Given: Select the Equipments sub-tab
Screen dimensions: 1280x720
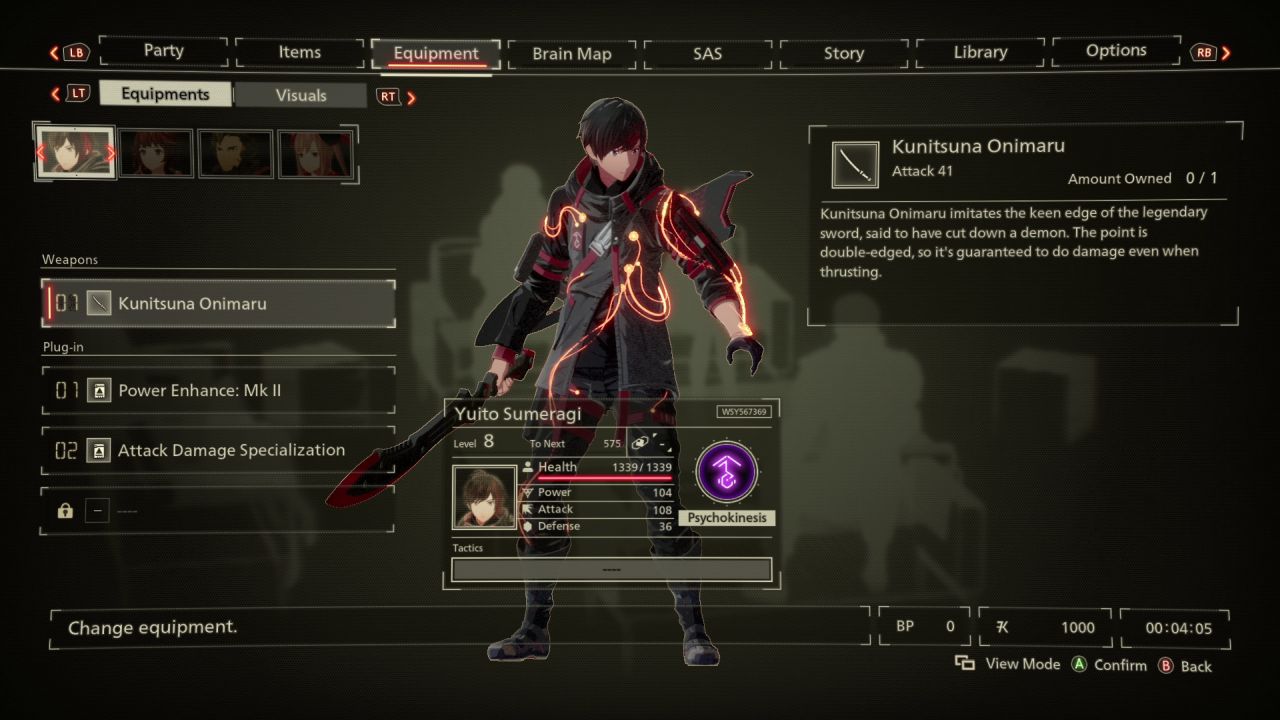Looking at the screenshot, I should click(x=165, y=95).
